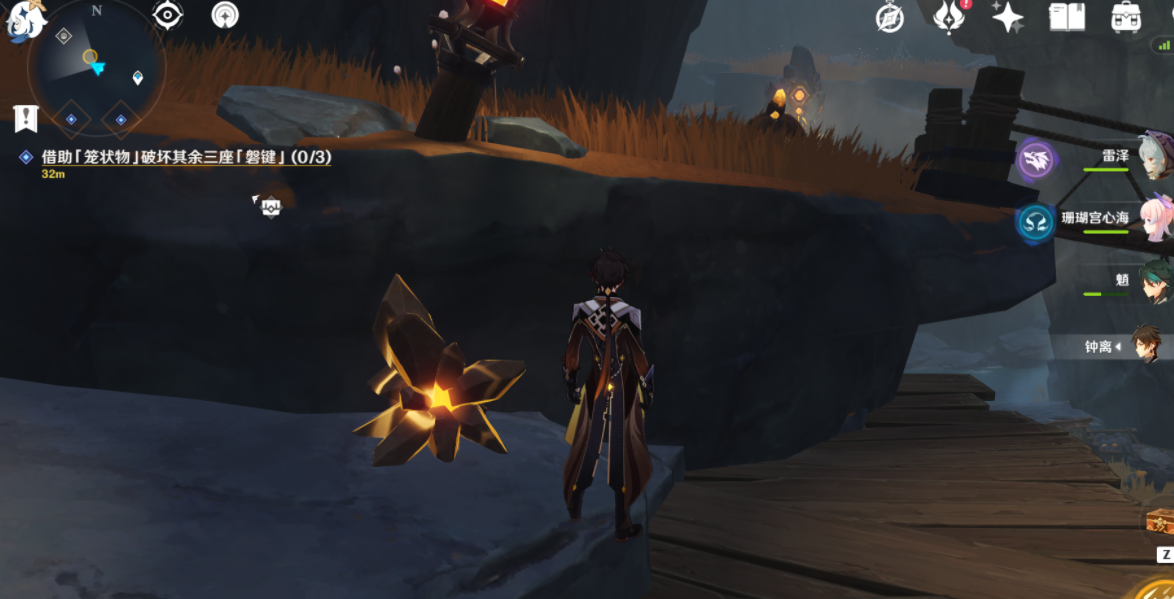
Task: Open the compass icon in the top bar
Action: pyautogui.click(x=889, y=18)
